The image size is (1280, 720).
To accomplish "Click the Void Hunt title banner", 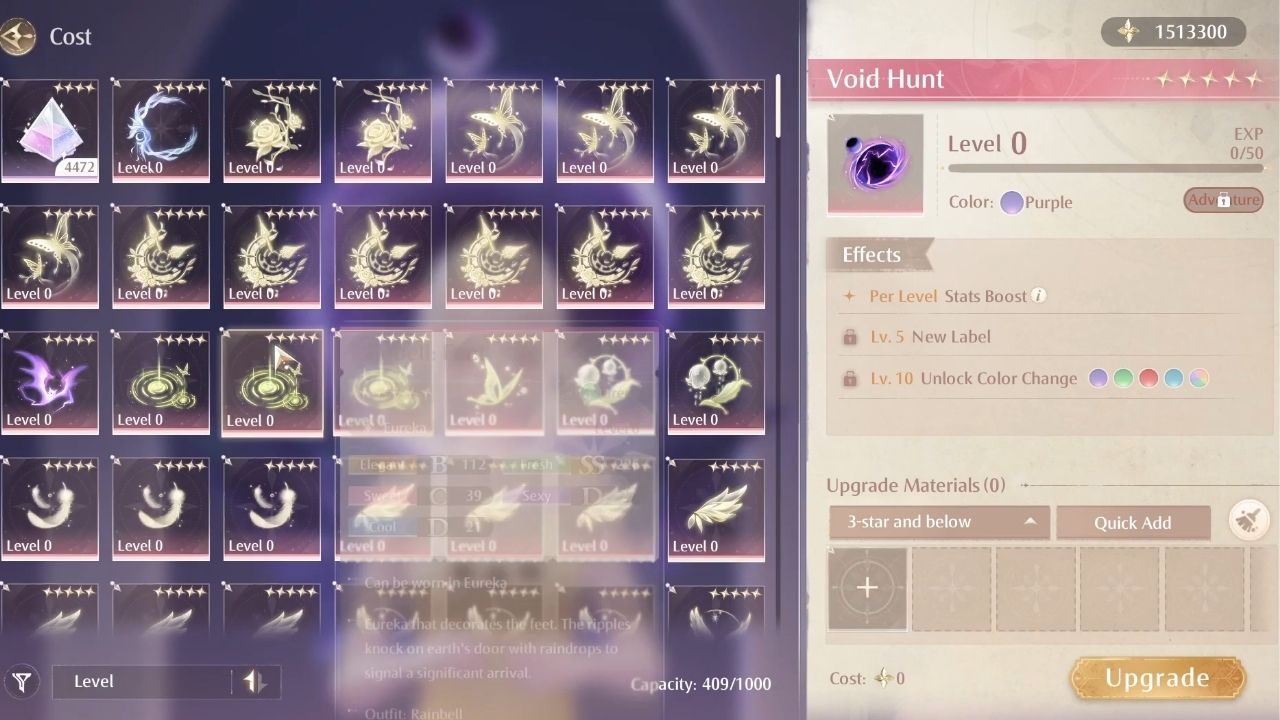I will [888, 78].
